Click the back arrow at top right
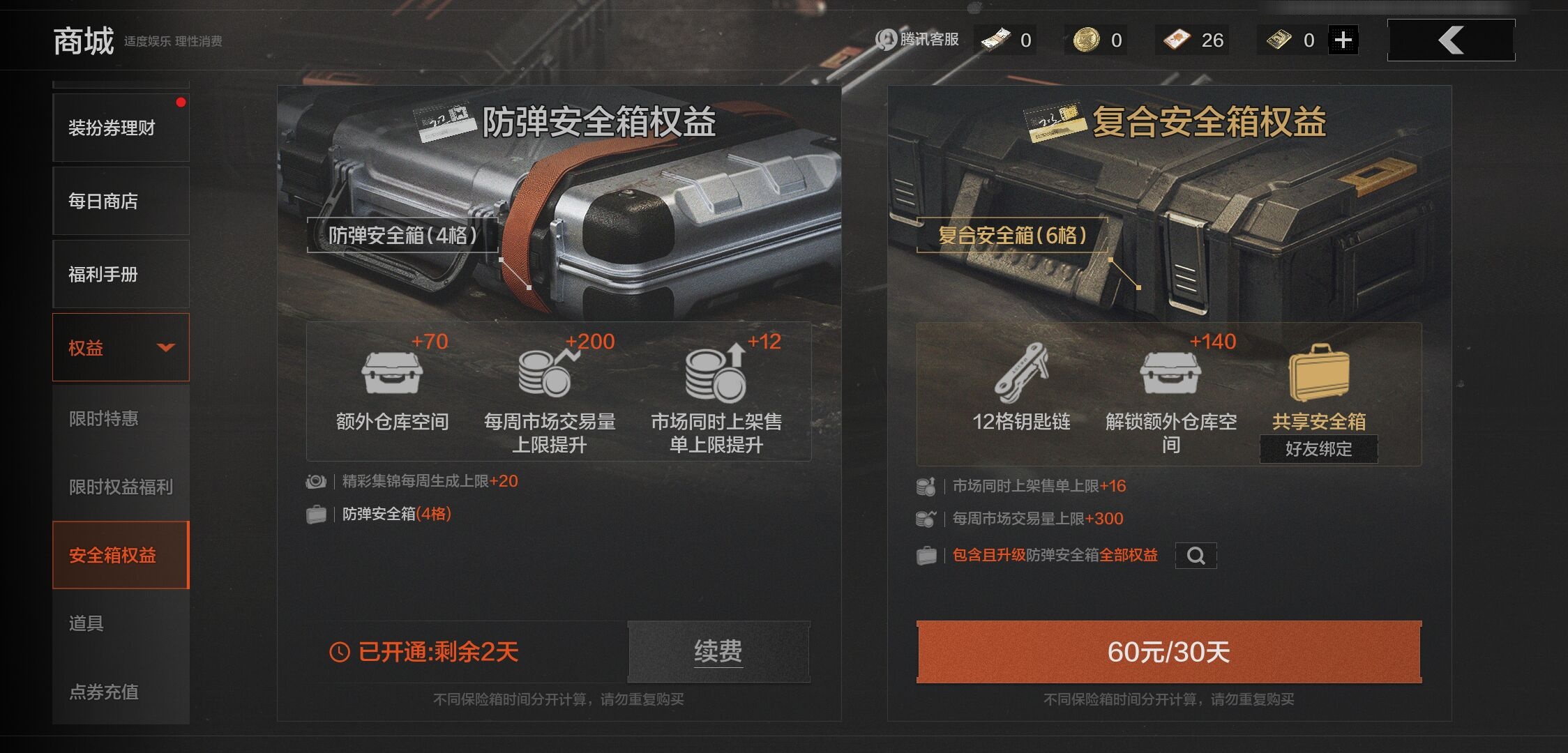The width and height of the screenshot is (1568, 753). [1451, 40]
